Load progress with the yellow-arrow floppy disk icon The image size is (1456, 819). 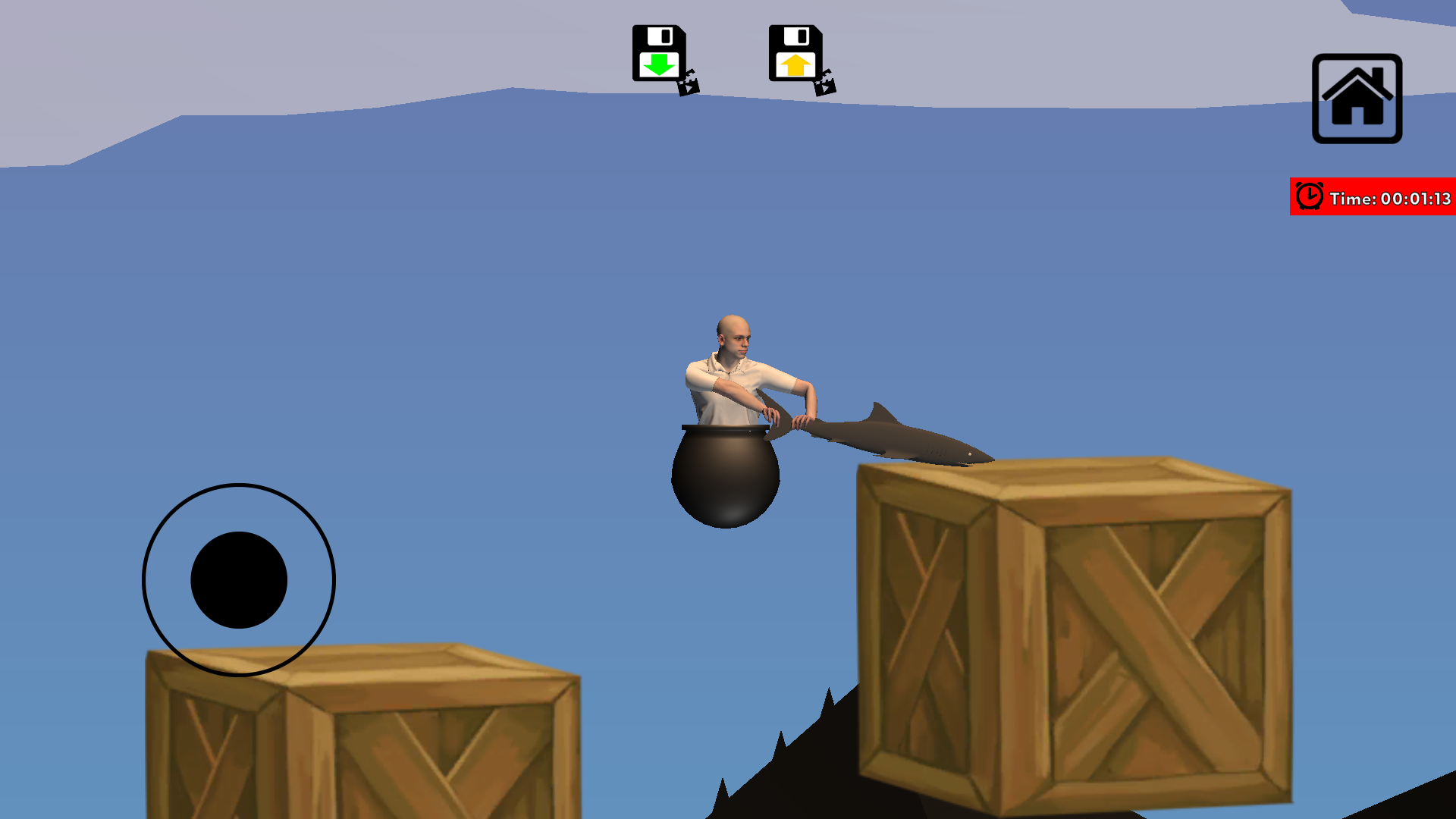click(795, 52)
